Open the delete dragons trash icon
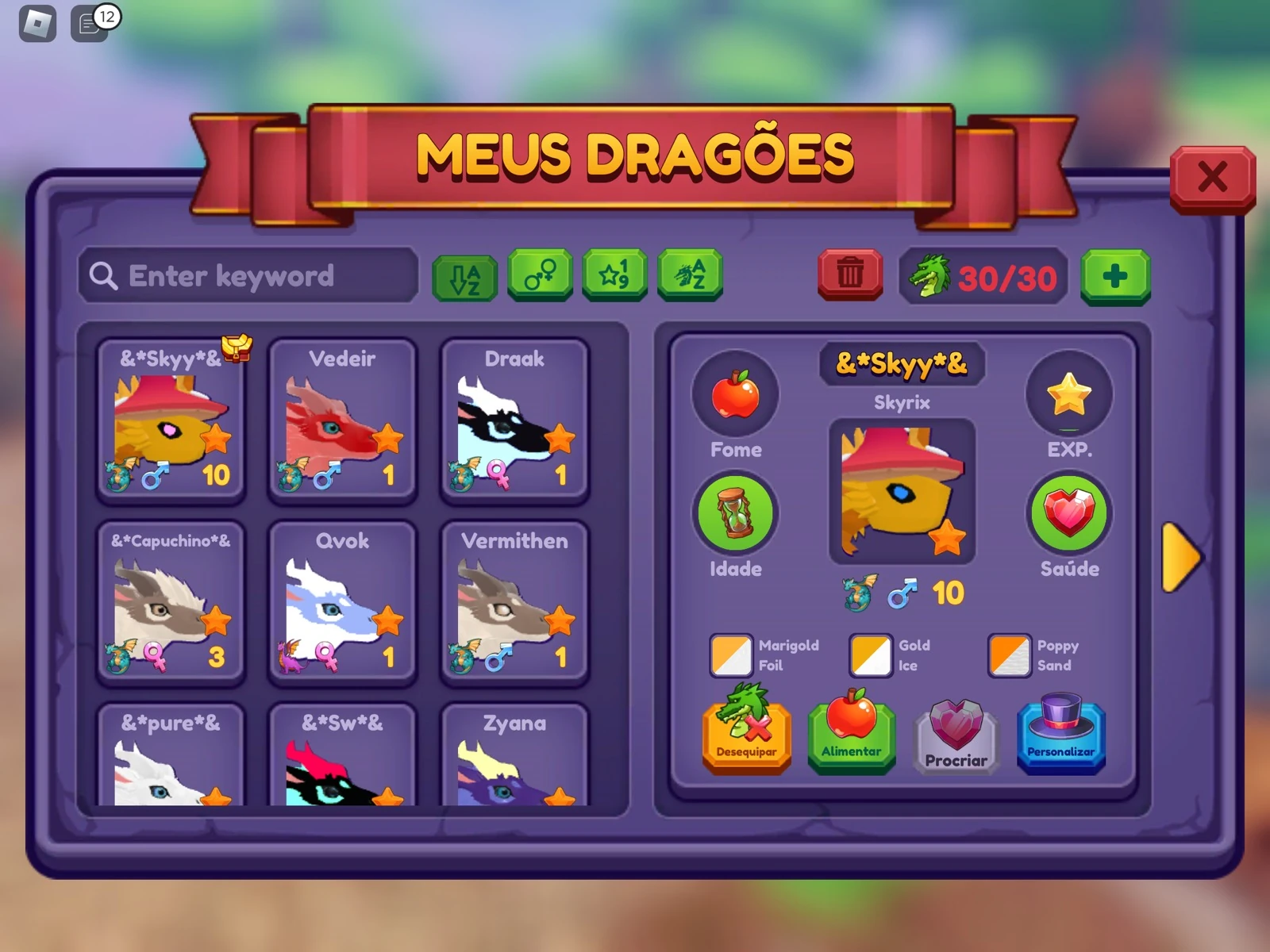 click(x=849, y=275)
